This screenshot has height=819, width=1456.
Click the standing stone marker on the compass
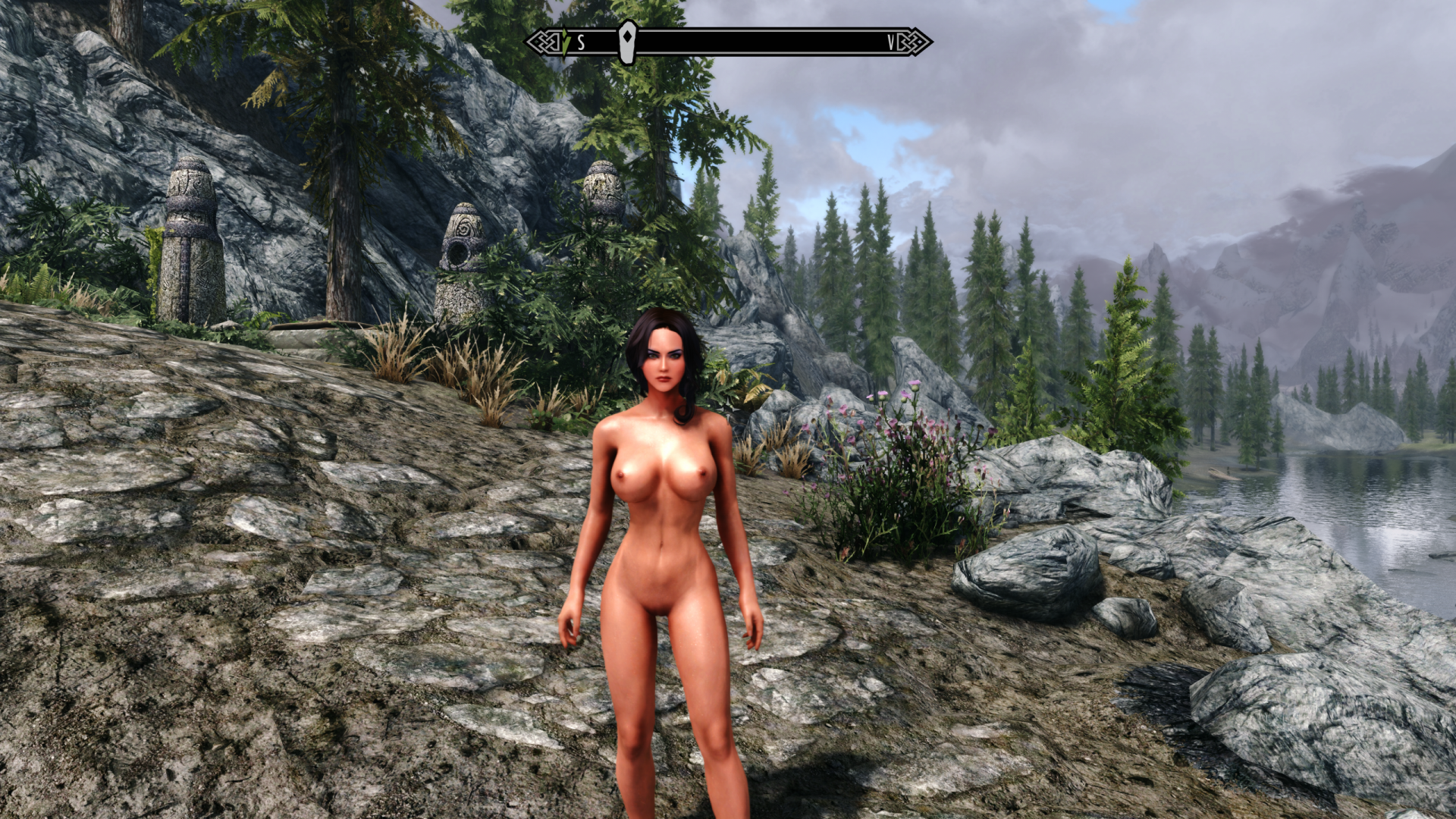pos(627,42)
